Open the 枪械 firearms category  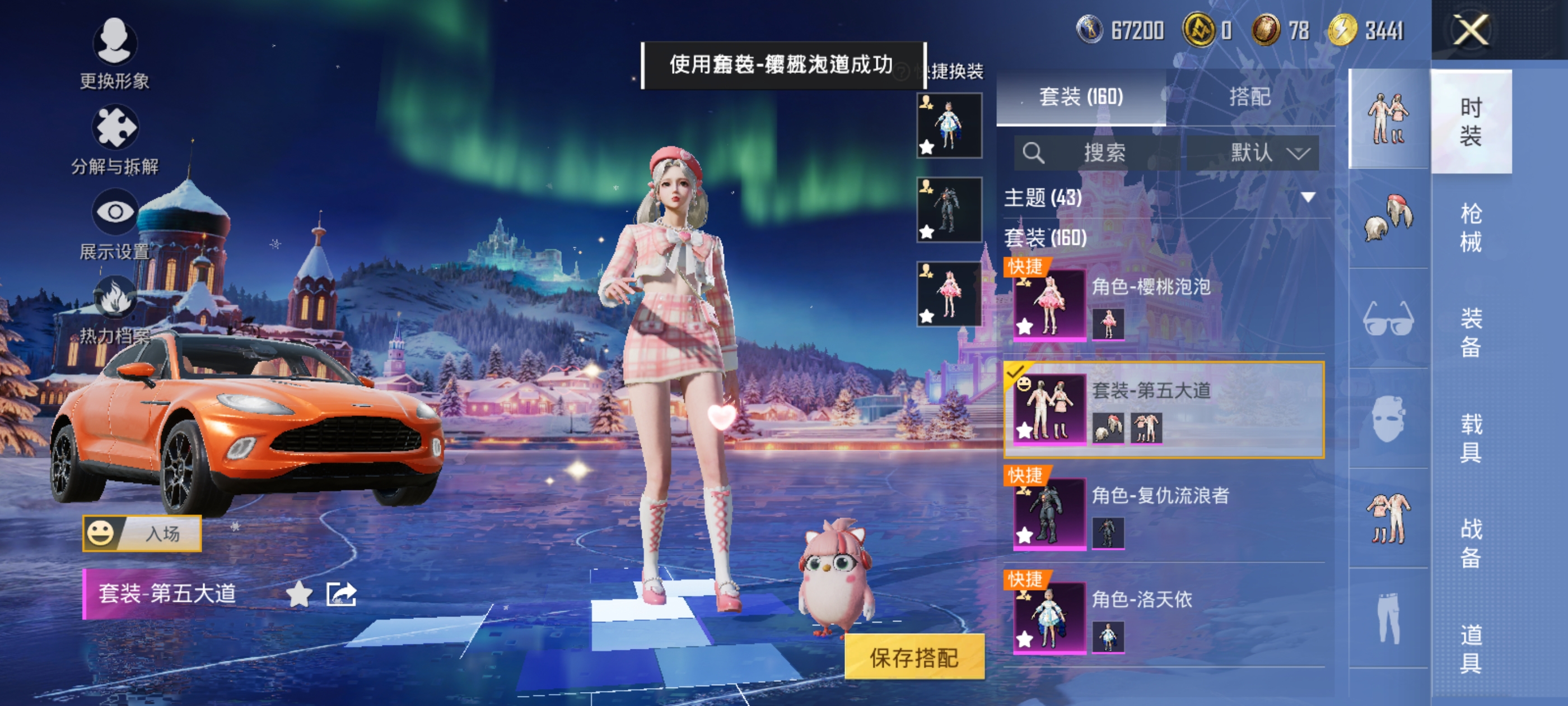click(1471, 227)
